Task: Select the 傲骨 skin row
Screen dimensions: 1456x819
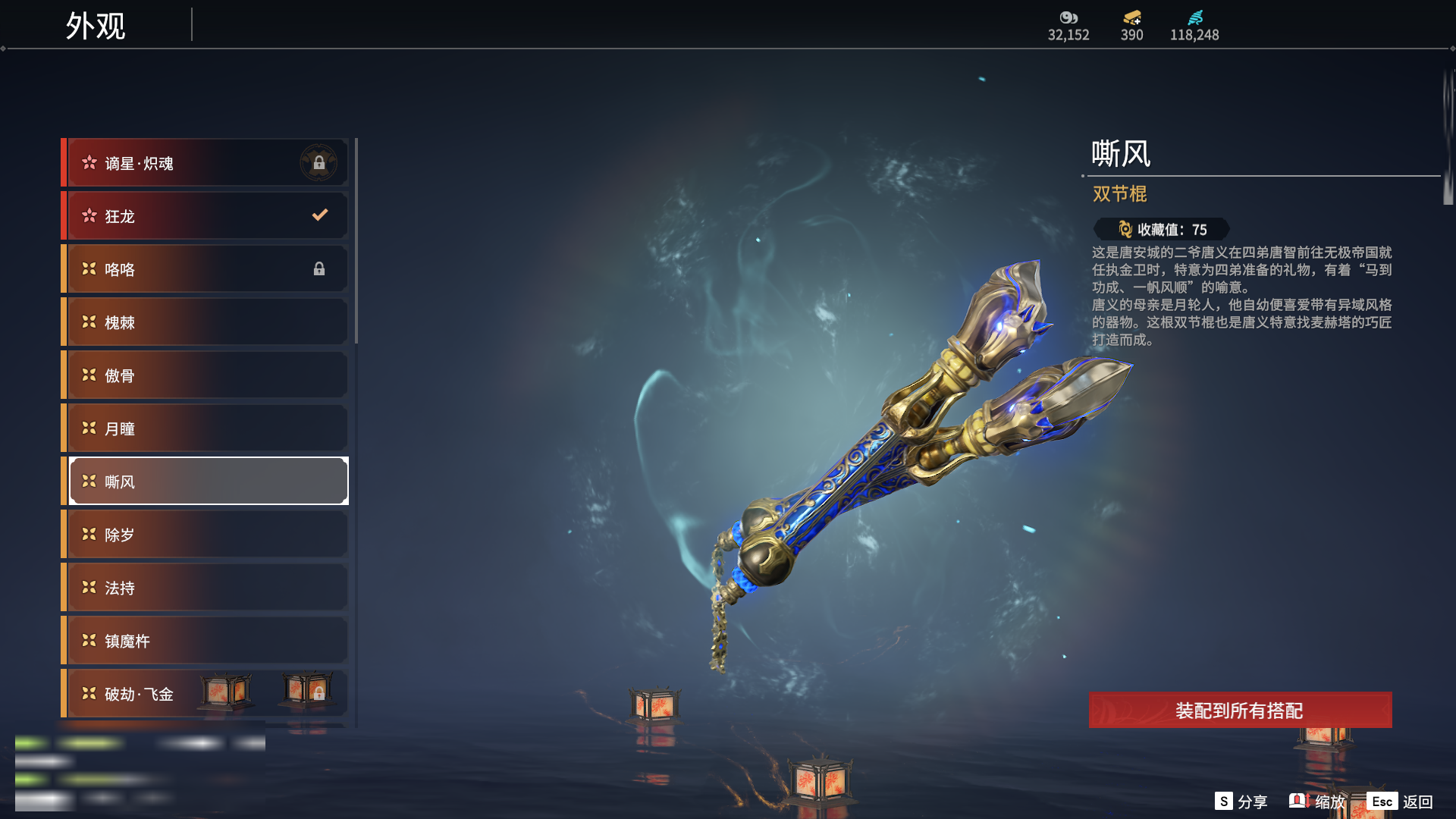Action: 206,375
